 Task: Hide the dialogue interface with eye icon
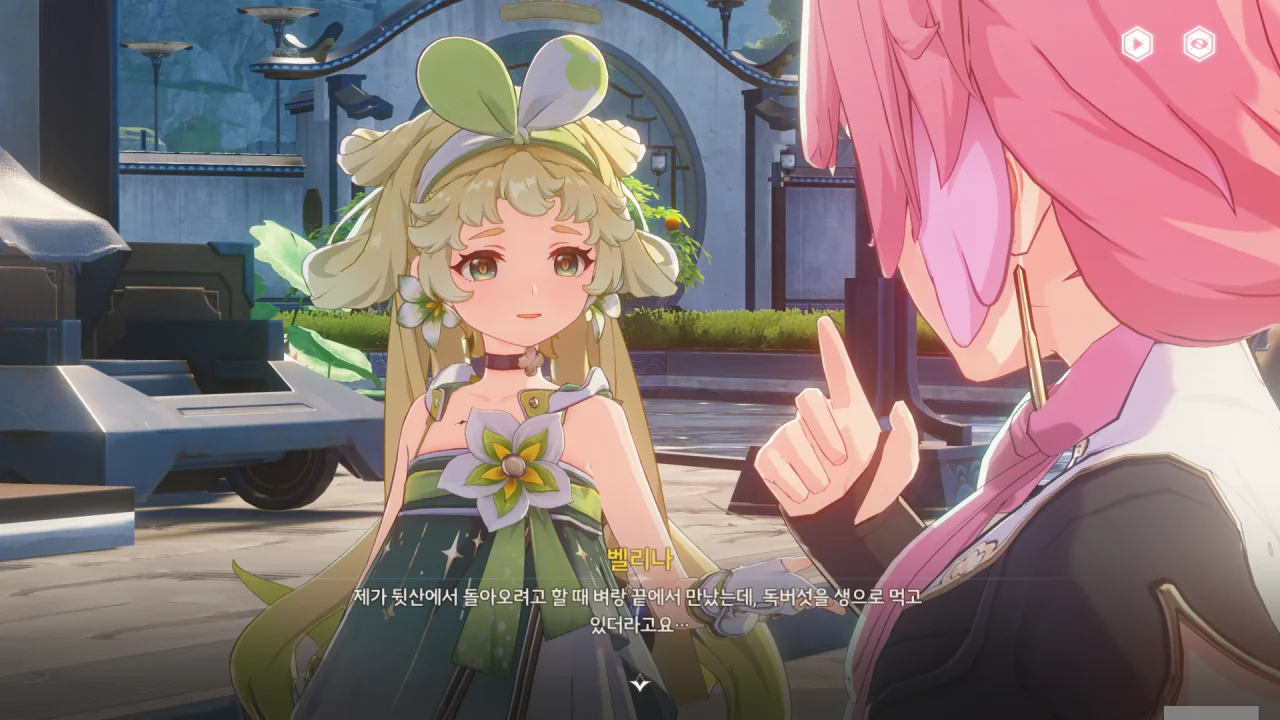1199,44
